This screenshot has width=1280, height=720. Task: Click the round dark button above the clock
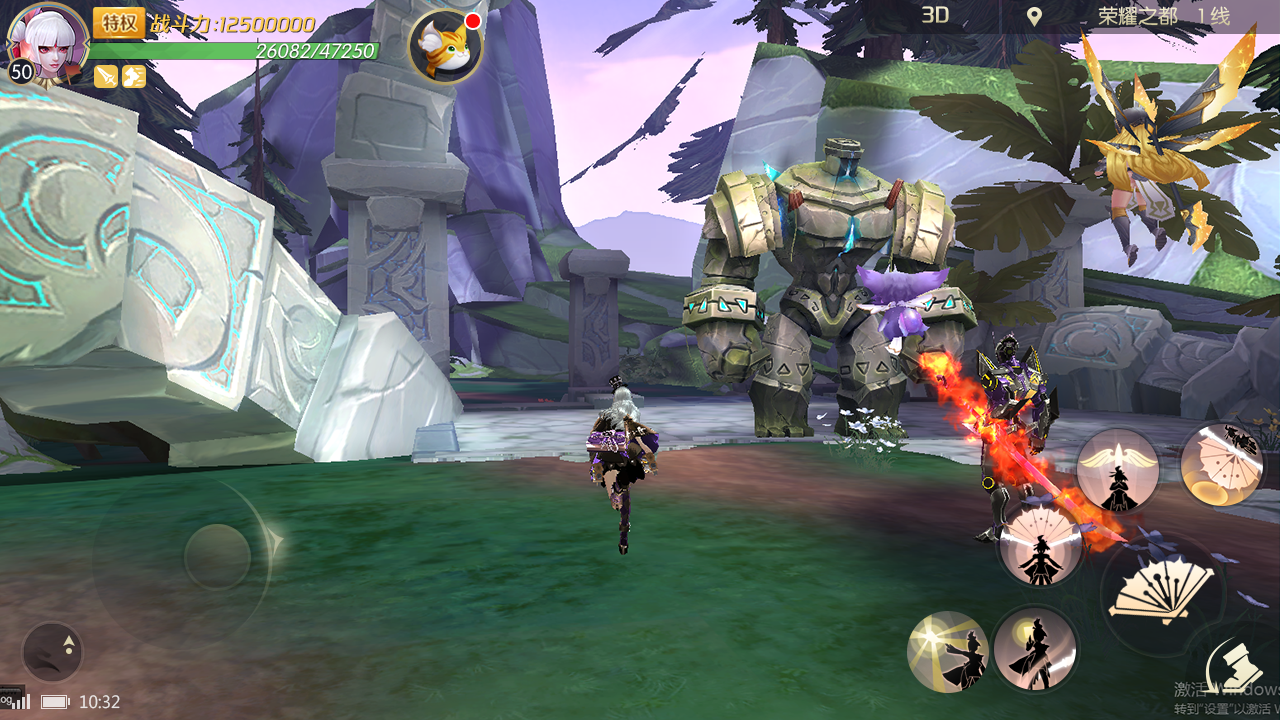[52, 652]
